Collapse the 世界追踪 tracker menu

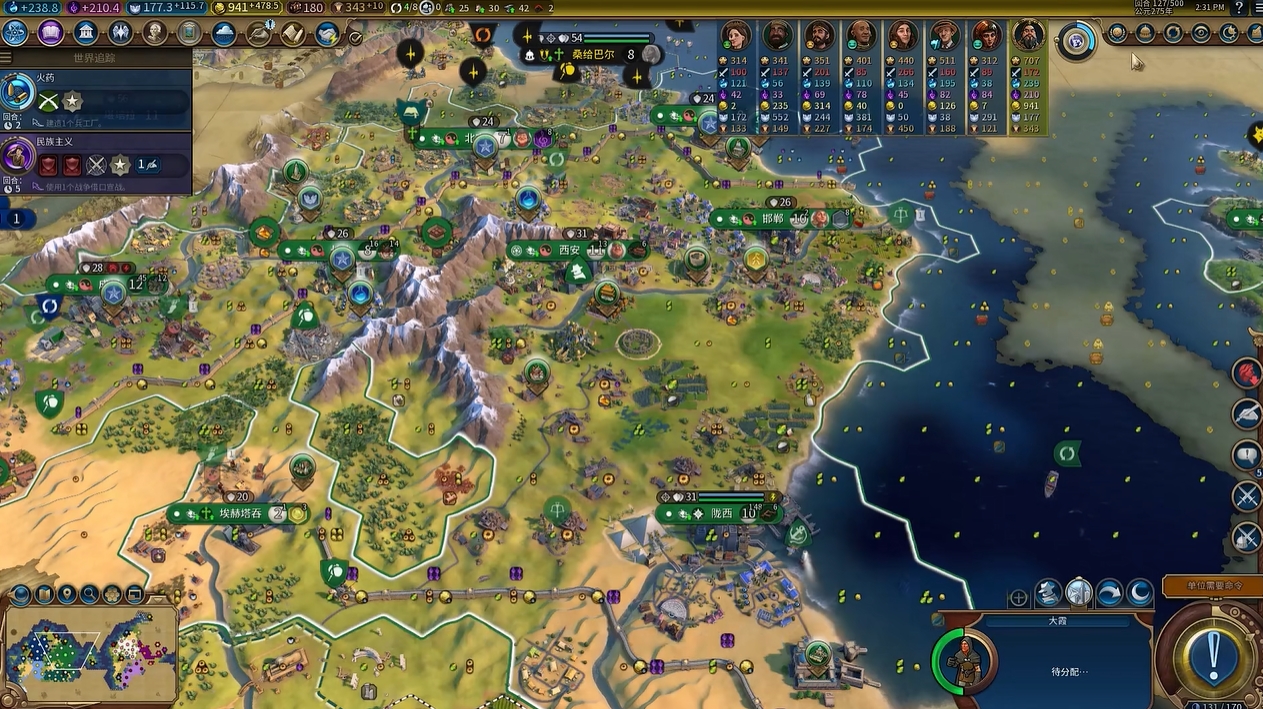(95, 58)
